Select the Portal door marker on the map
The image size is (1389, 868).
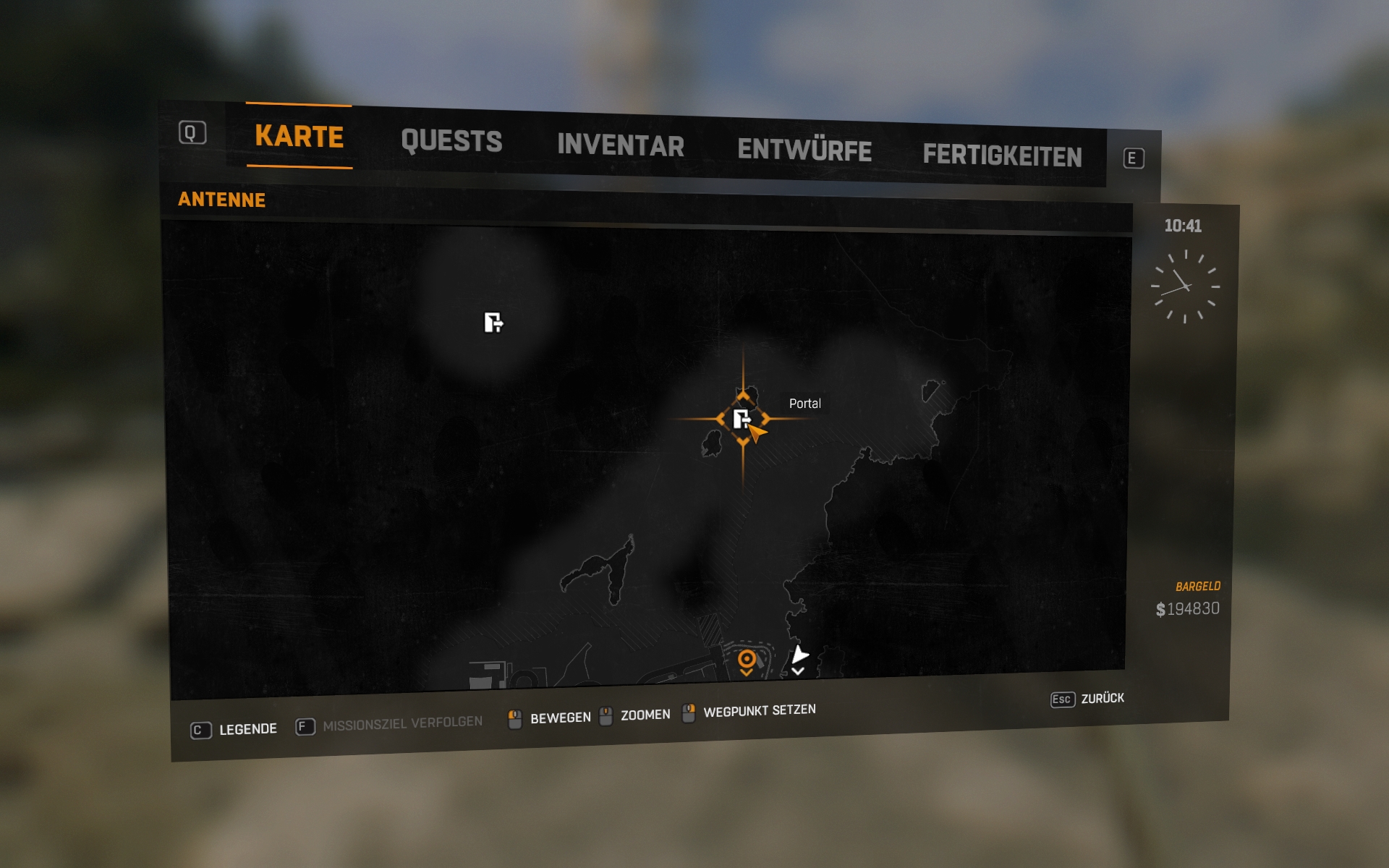(x=742, y=420)
